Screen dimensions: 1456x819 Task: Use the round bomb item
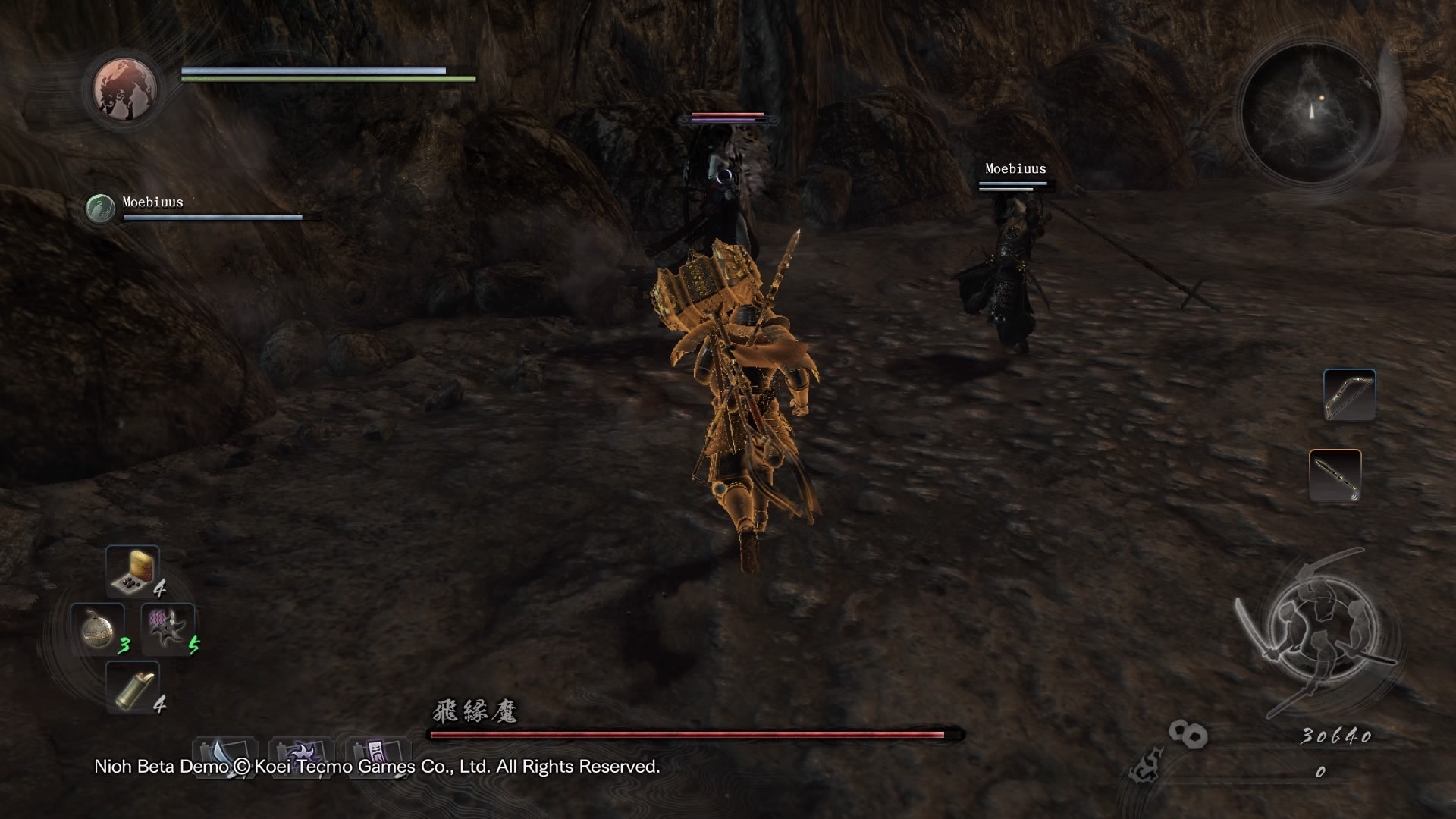click(x=98, y=629)
